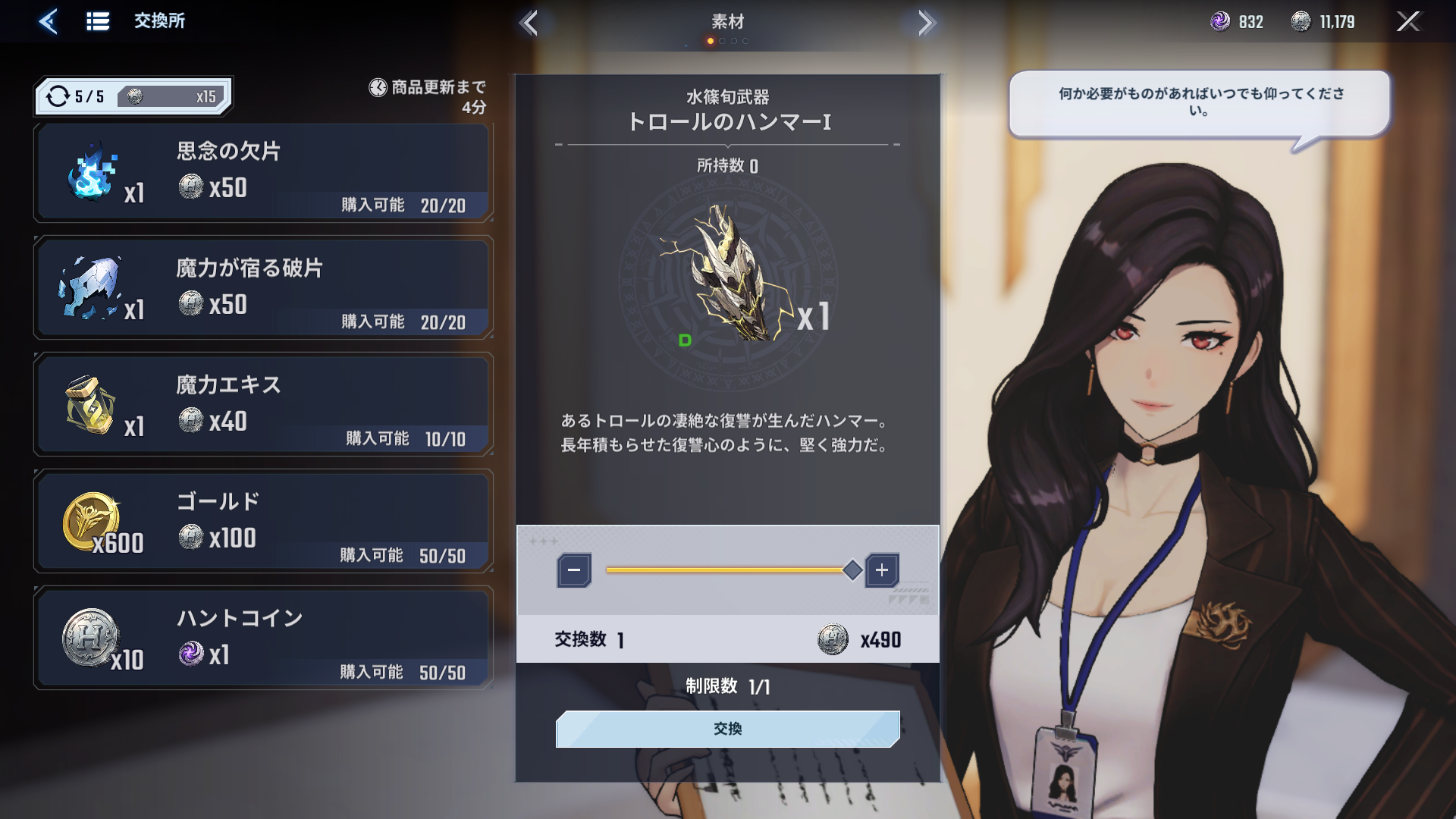
Task: View the purple currency balance
Action: pos(1236,22)
